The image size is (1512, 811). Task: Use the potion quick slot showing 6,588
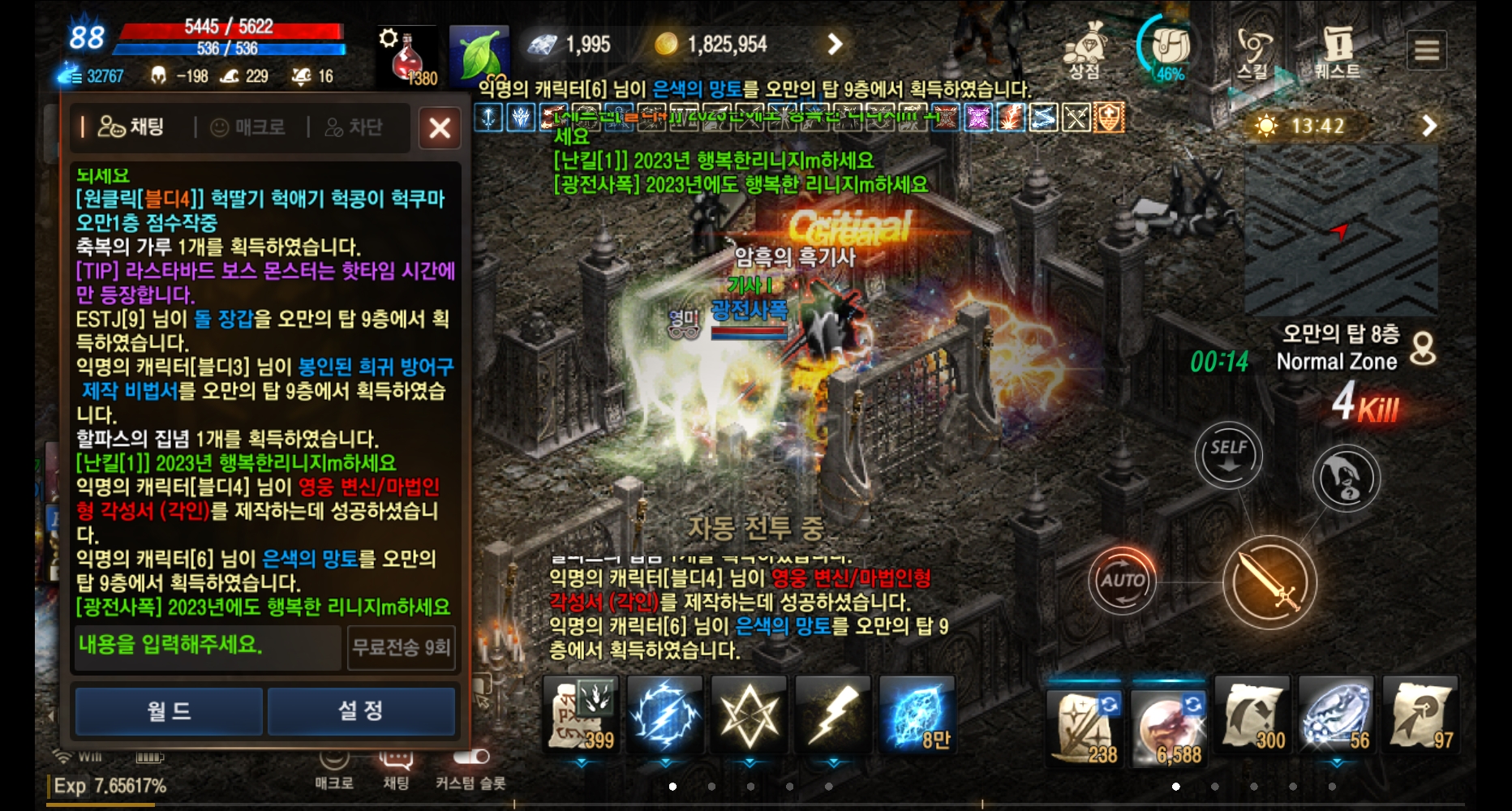[x=1168, y=720]
